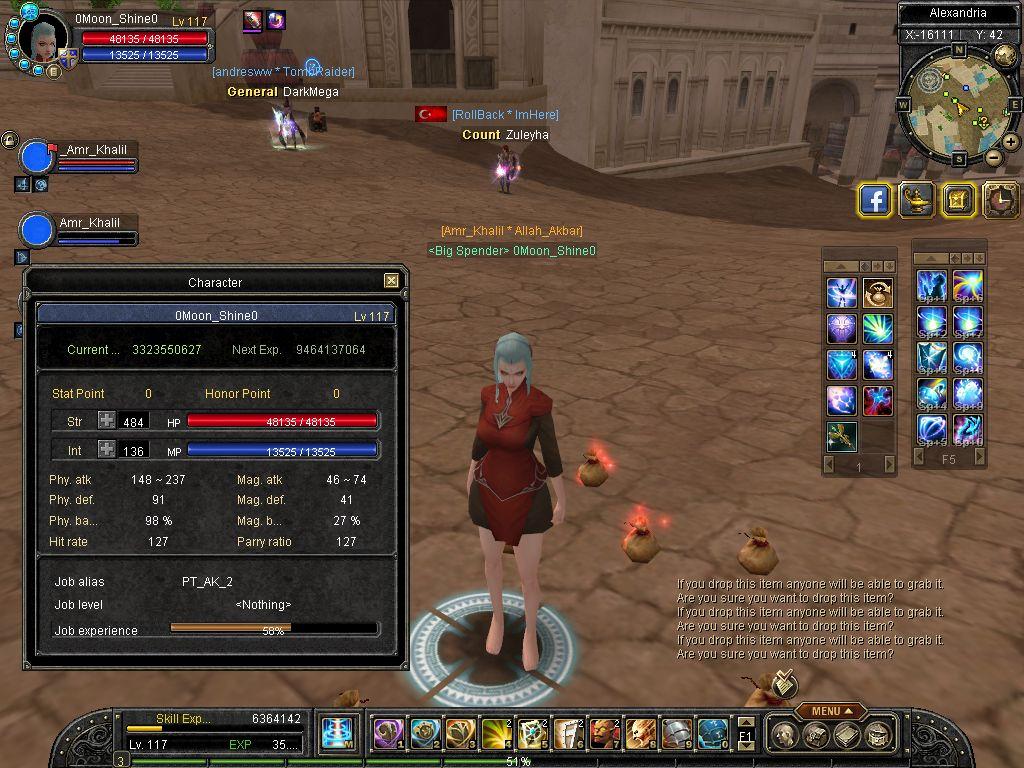Activate the skill in hotbar slot 1
This screenshot has height=768, width=1024.
(388, 734)
